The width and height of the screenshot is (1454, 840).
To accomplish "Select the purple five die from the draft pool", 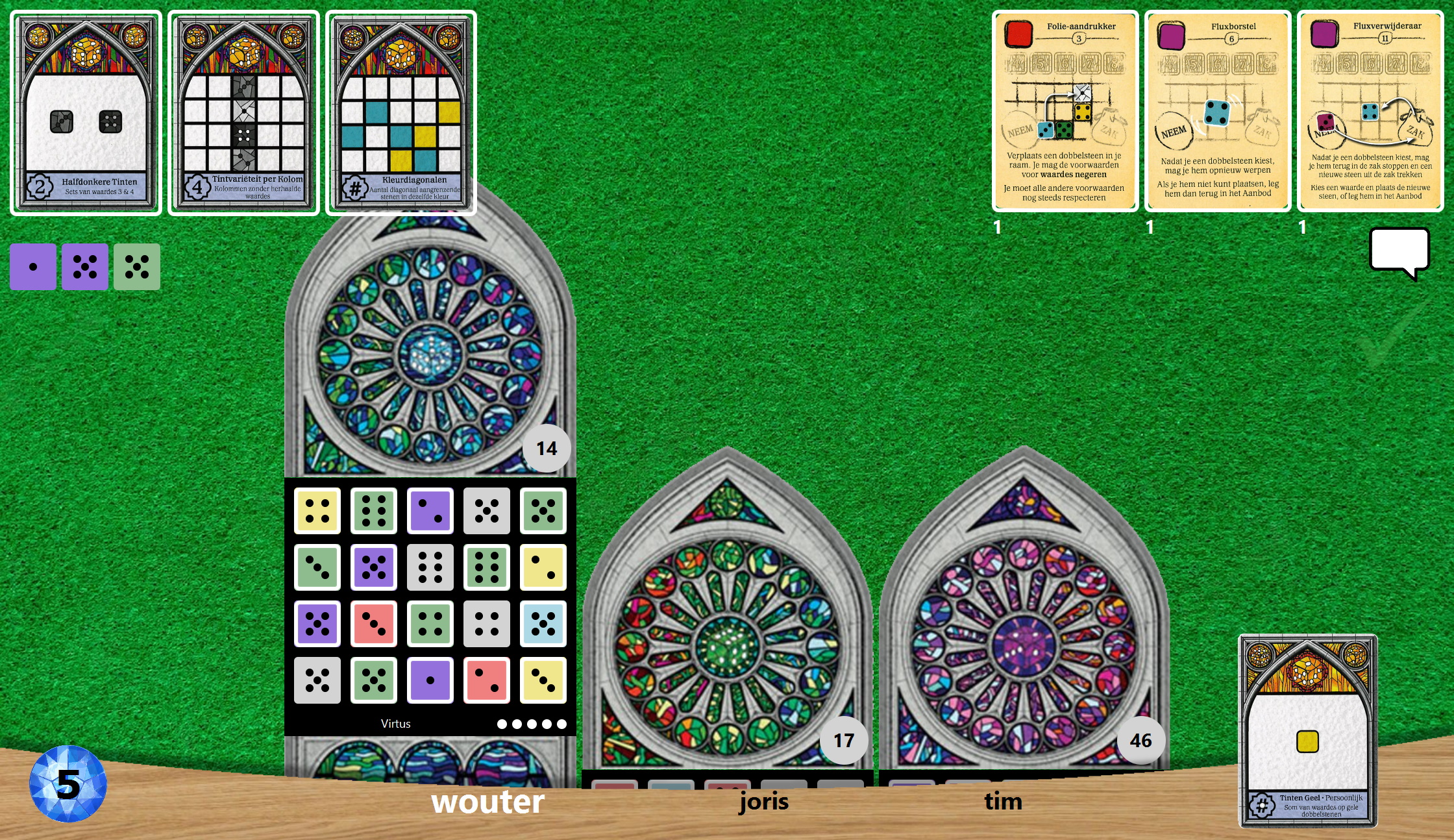I will [84, 267].
